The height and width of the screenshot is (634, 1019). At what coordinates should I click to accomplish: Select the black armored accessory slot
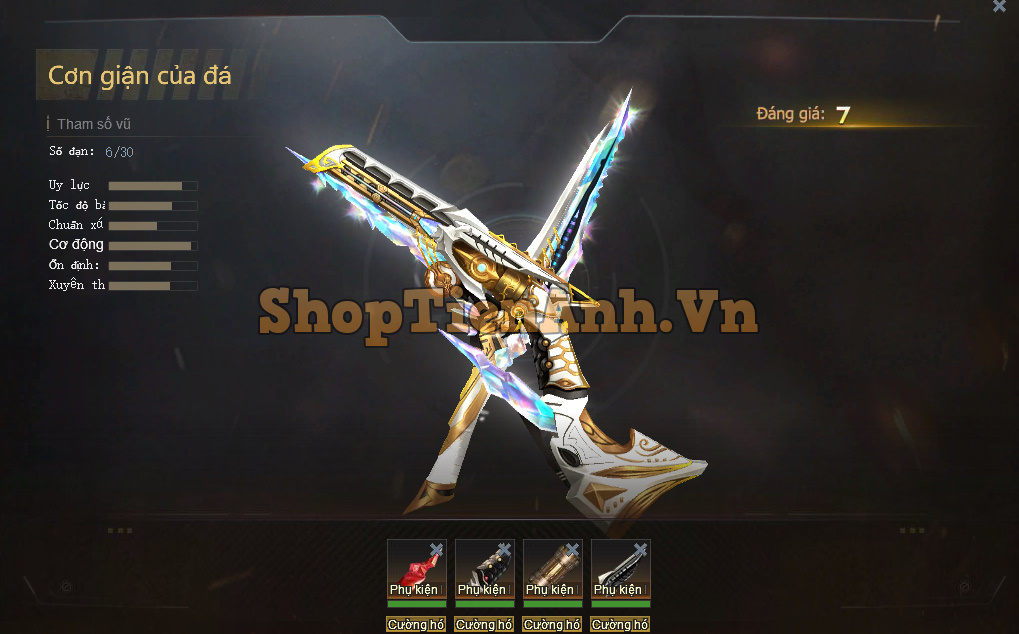point(481,570)
